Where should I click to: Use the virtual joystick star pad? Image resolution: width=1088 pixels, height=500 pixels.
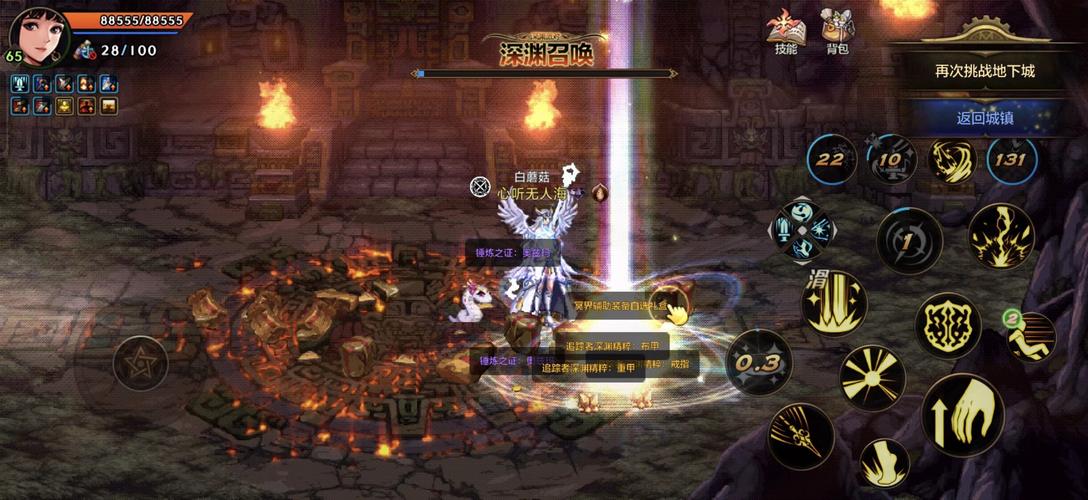pyautogui.click(x=141, y=363)
